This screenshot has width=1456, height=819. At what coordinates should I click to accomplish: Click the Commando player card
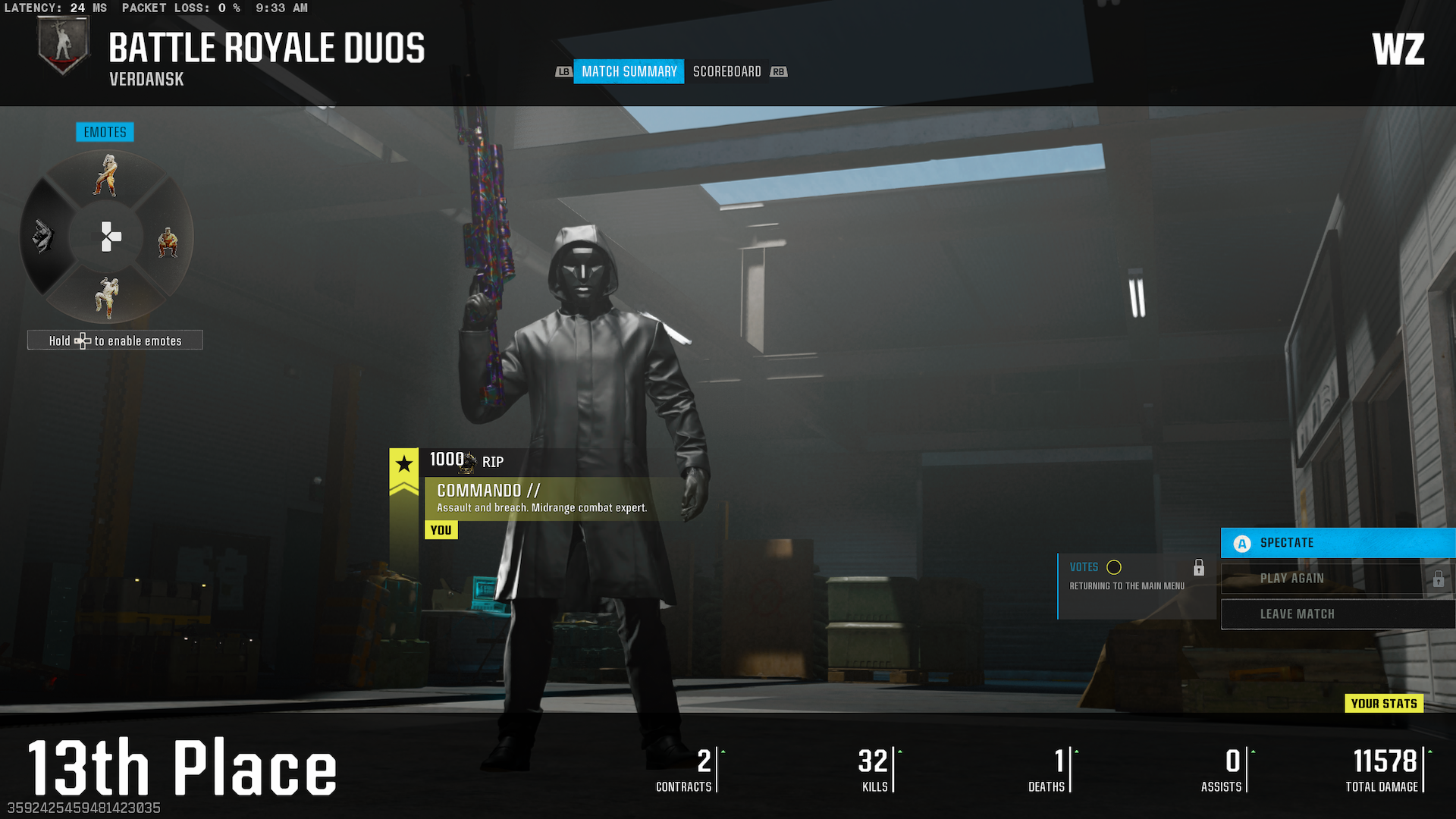pyautogui.click(x=541, y=497)
